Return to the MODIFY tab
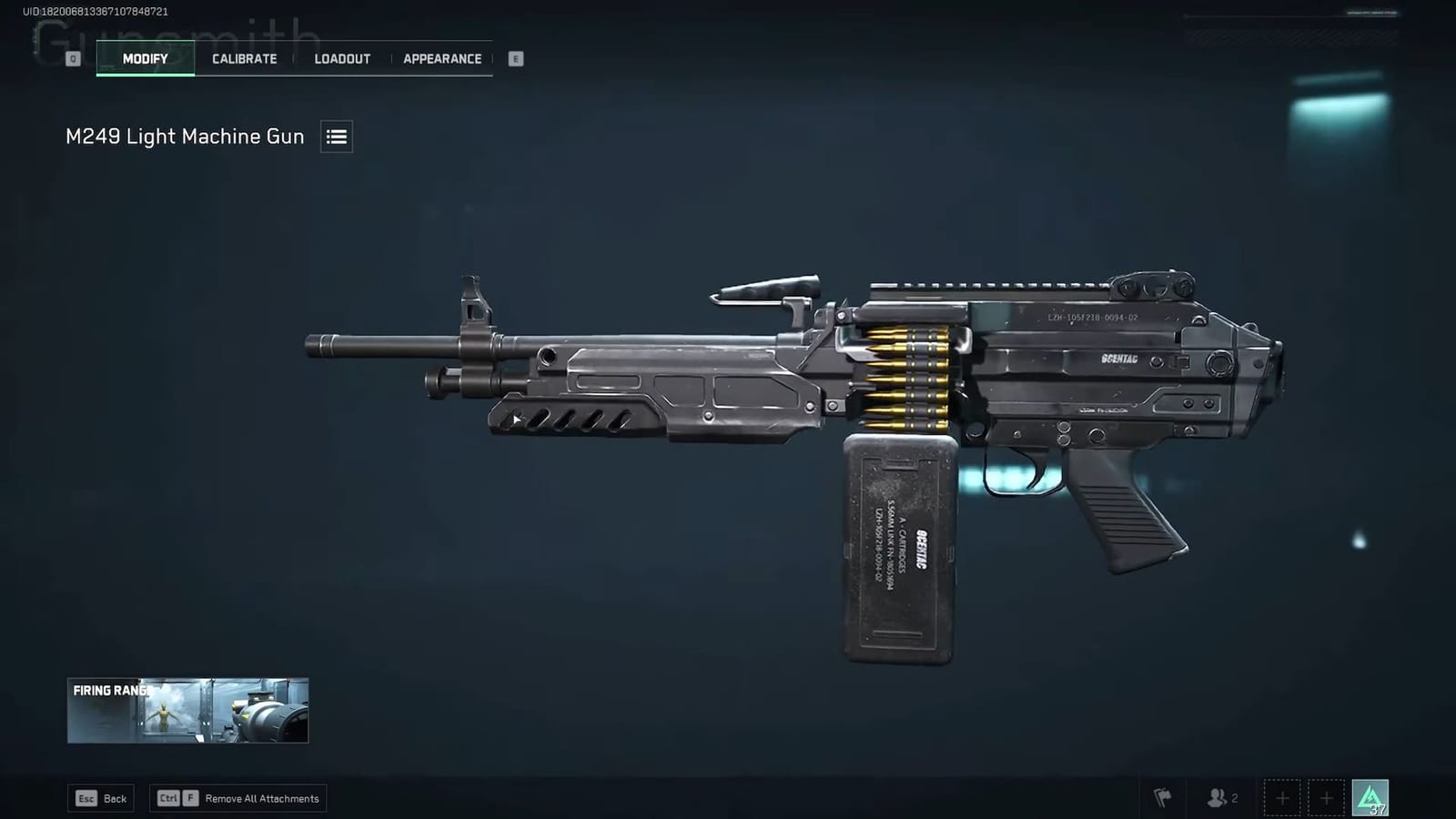 click(x=145, y=58)
